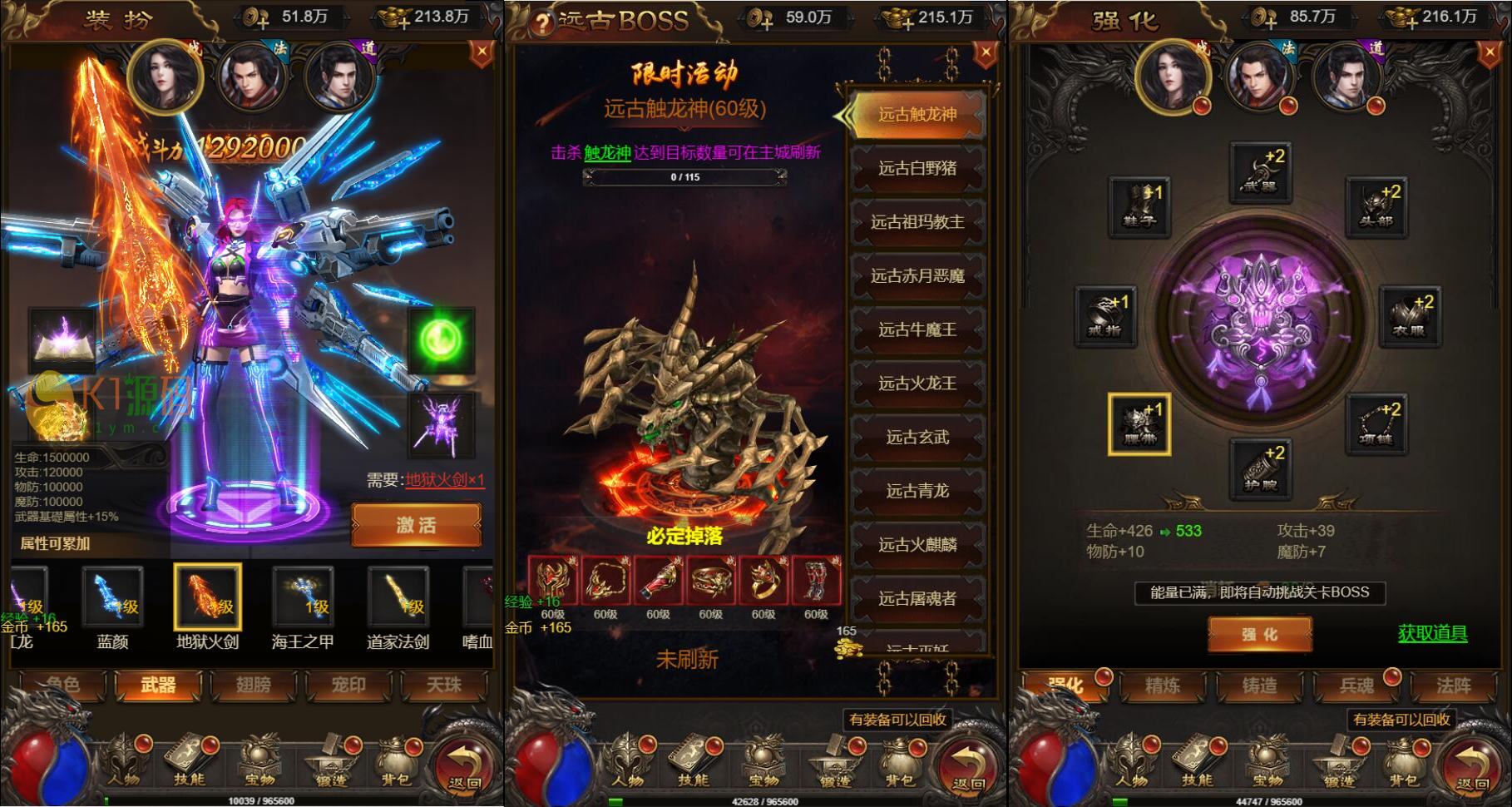Choose the 头部 equipment slot
The height and width of the screenshot is (807, 1512).
[x=1376, y=206]
